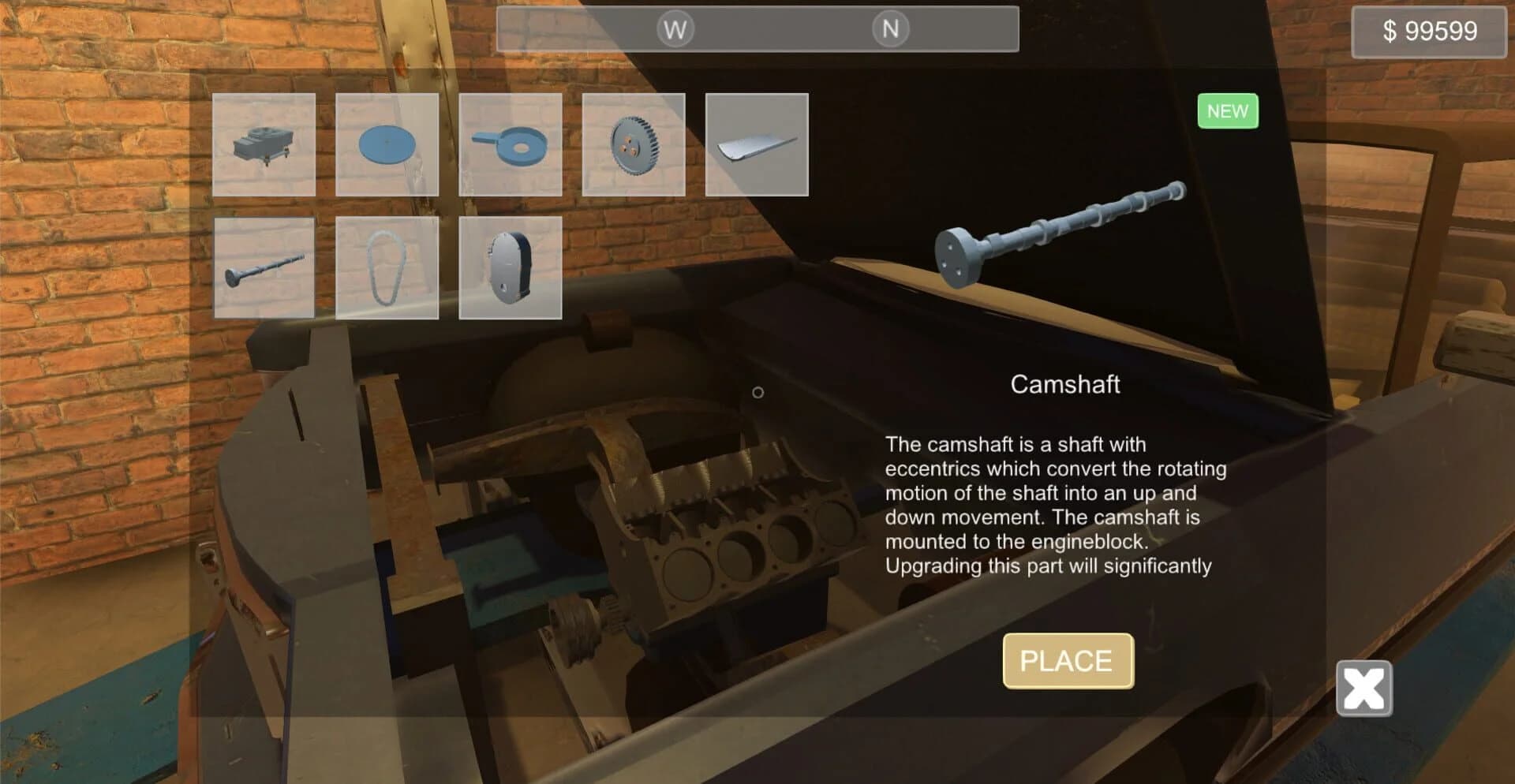Image resolution: width=1515 pixels, height=784 pixels.
Task: Click the W marker on the compass bar
Action: pos(673,29)
